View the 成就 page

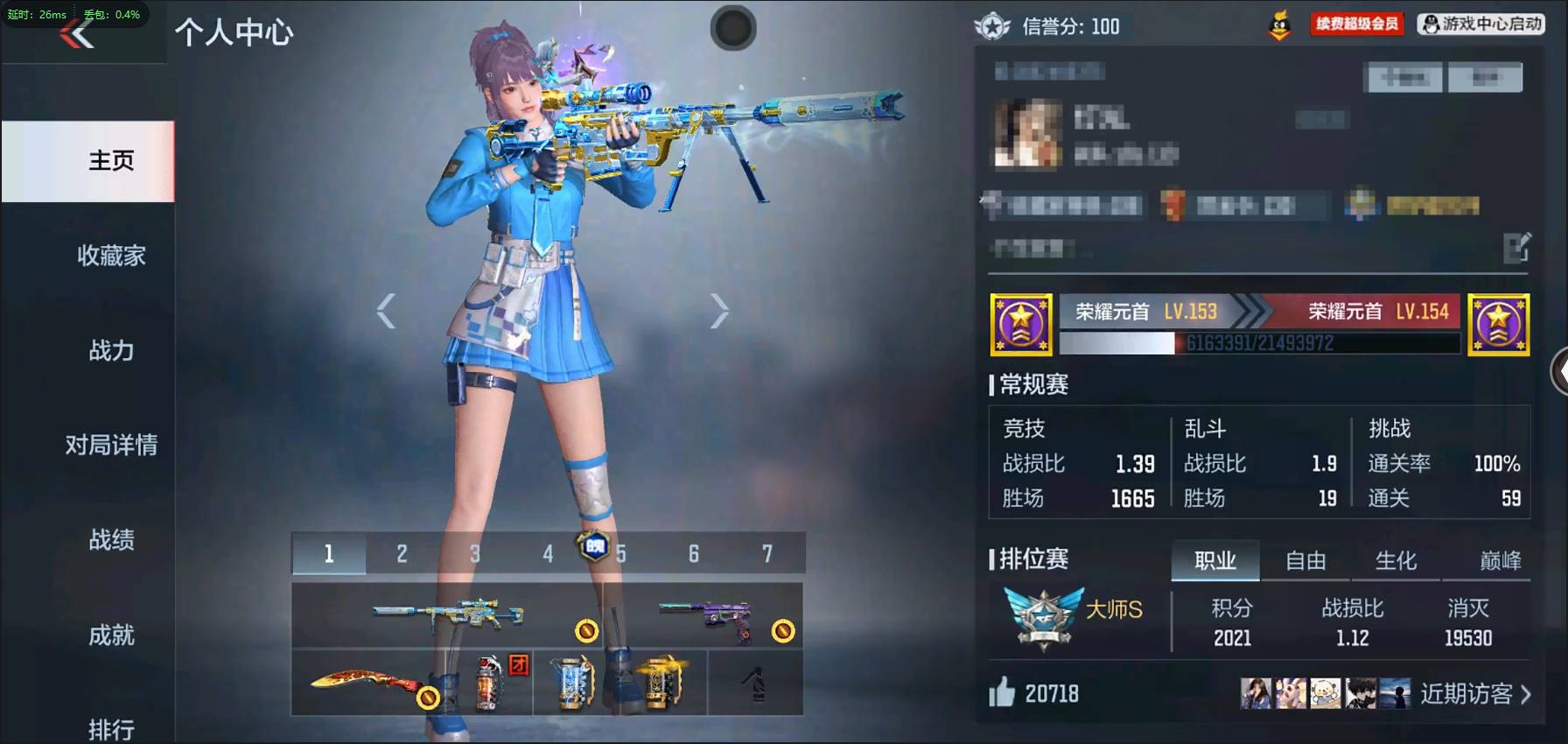[x=111, y=635]
